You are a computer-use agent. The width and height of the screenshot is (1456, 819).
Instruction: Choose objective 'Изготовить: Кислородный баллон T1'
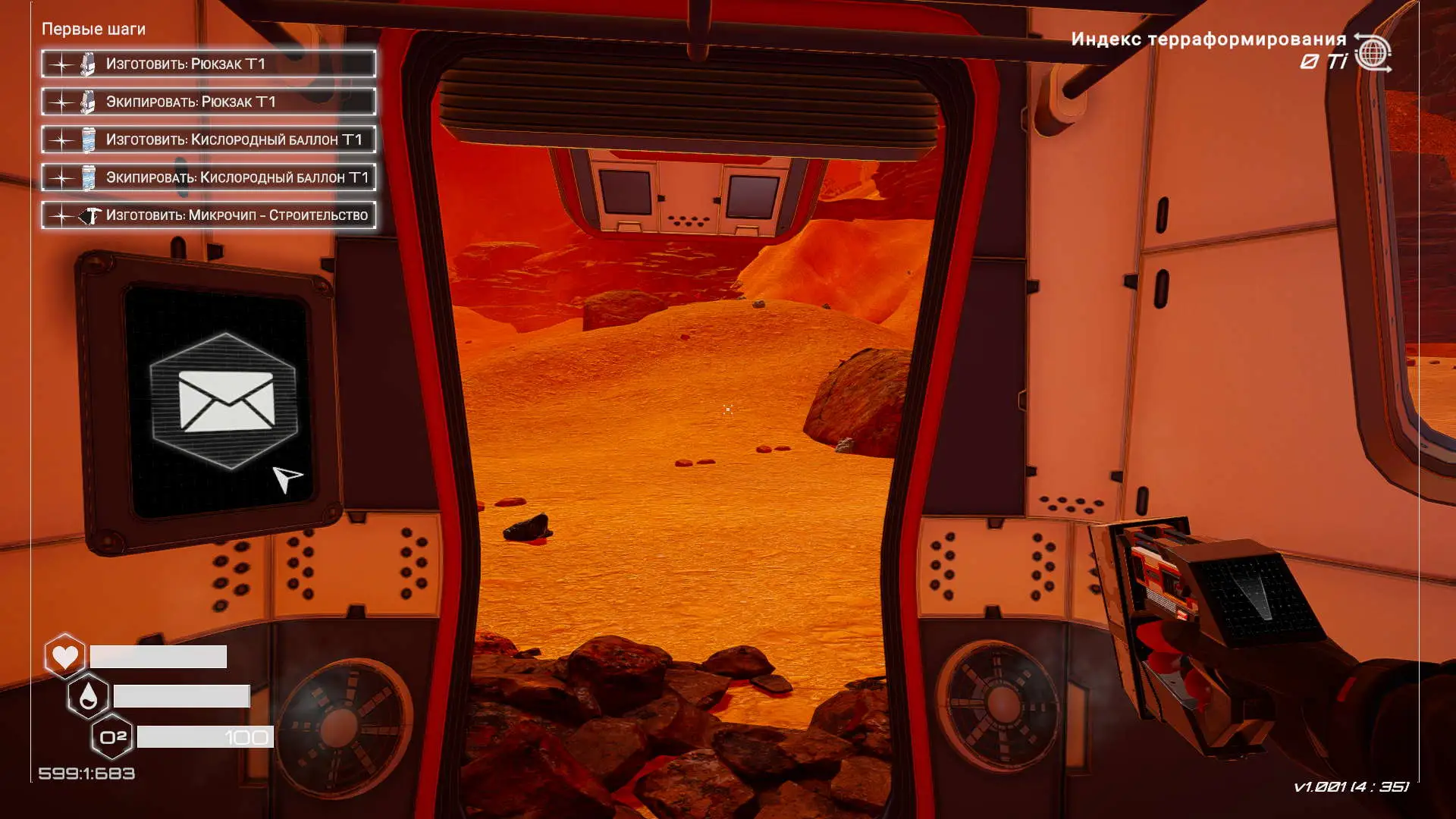(x=209, y=140)
